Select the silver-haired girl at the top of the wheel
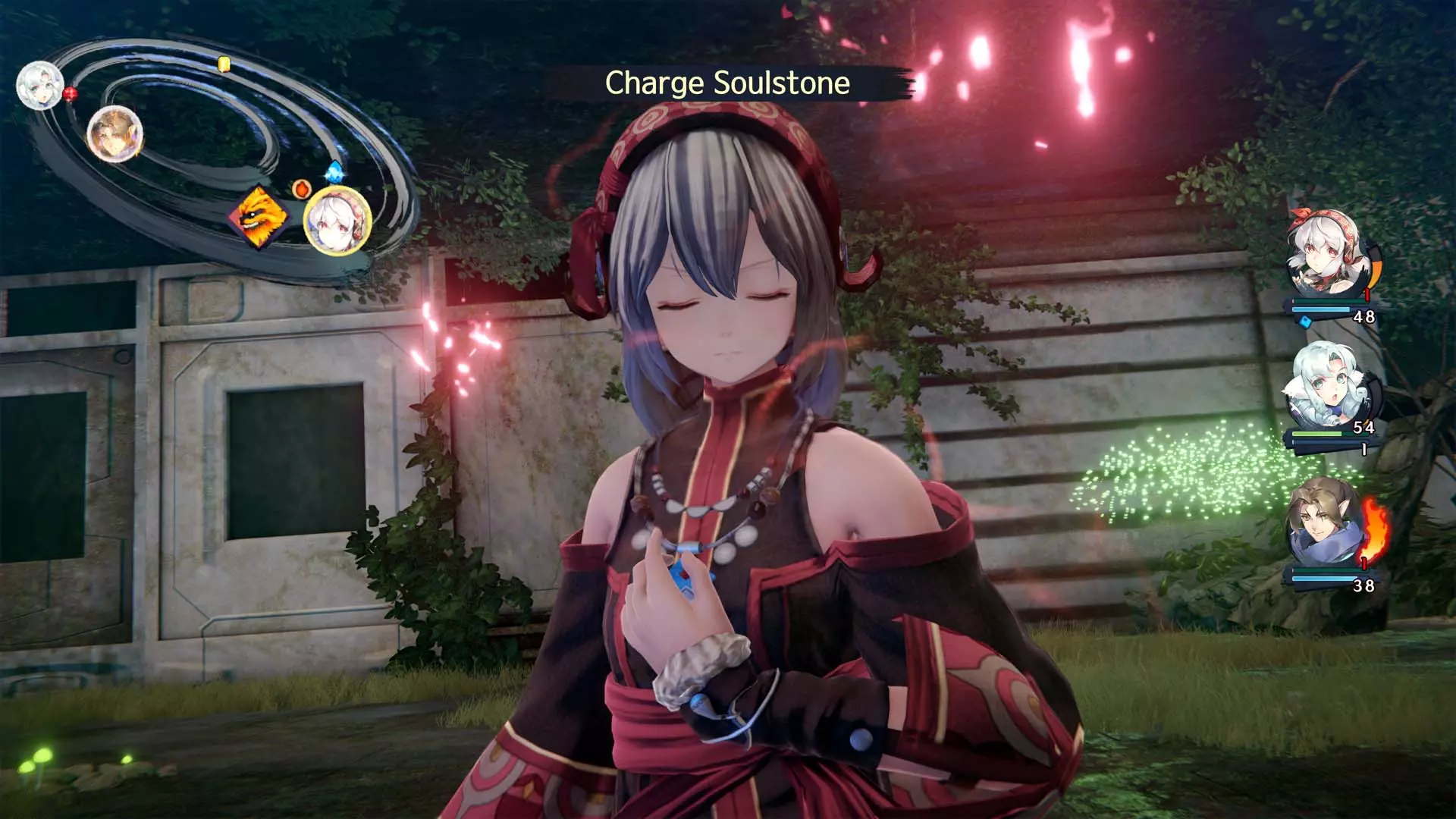1456x819 pixels. point(39,87)
